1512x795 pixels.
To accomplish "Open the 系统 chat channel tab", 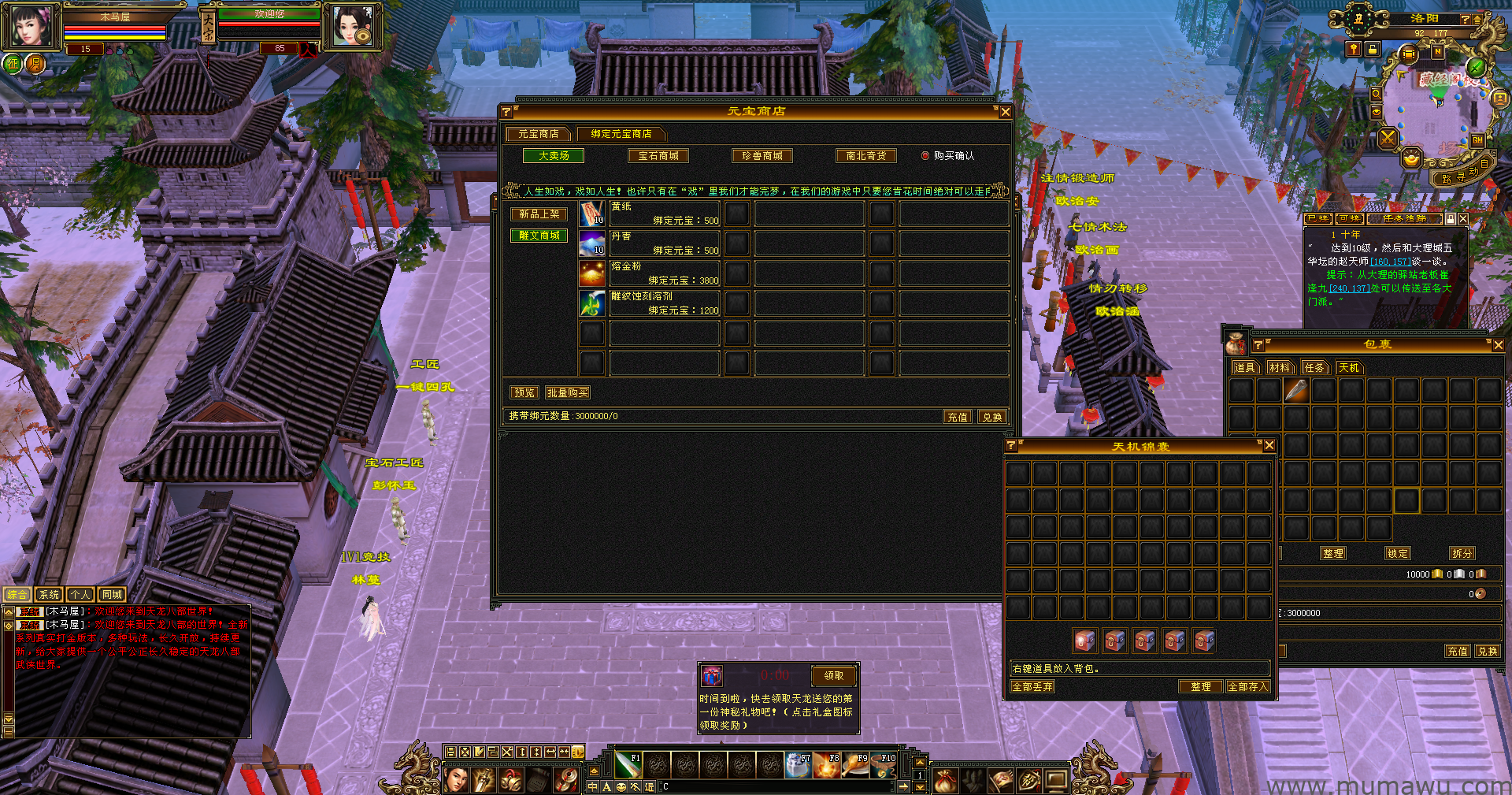I will pyautogui.click(x=49, y=595).
